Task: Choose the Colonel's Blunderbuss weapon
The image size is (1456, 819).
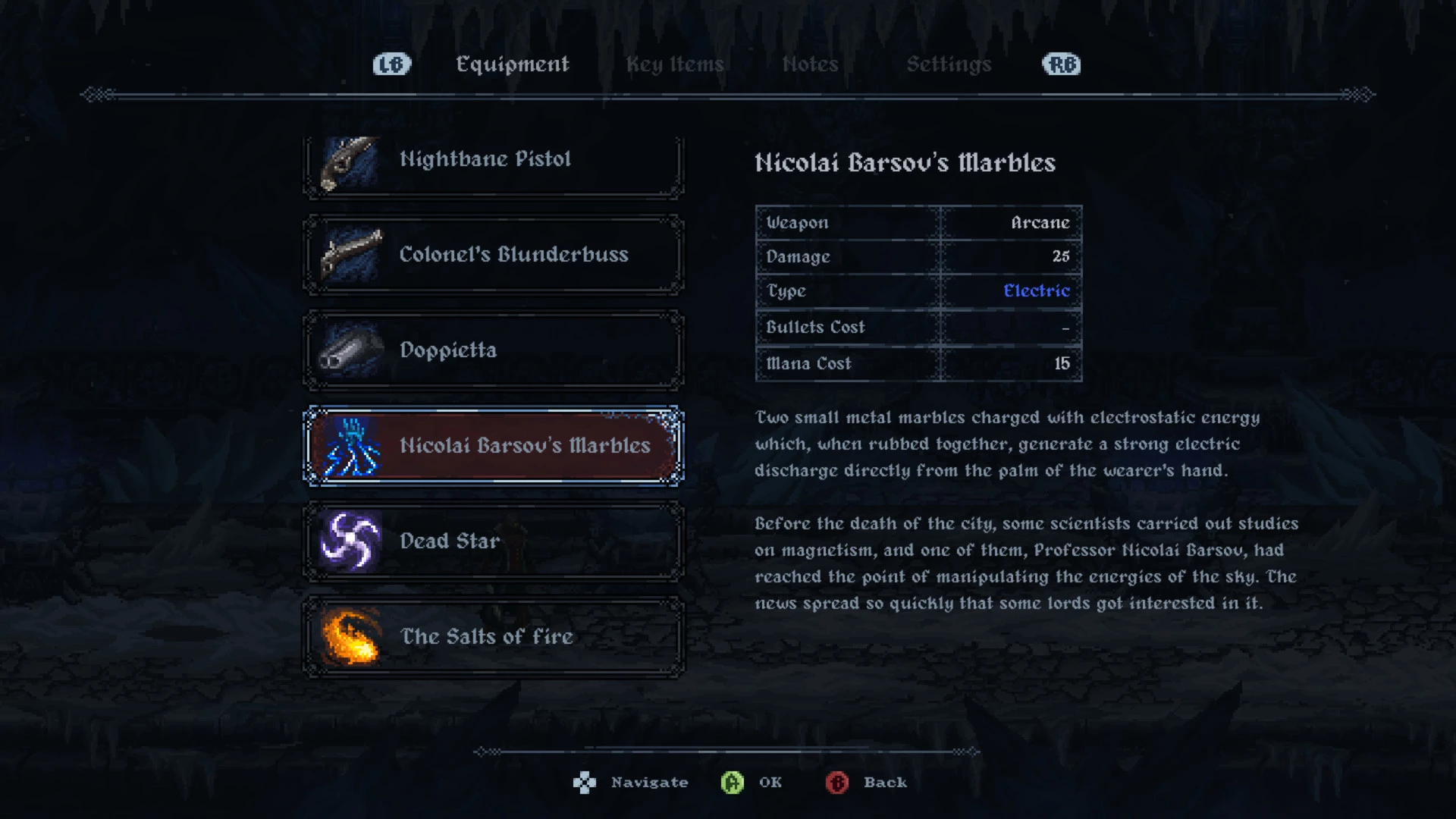Action: [493, 255]
